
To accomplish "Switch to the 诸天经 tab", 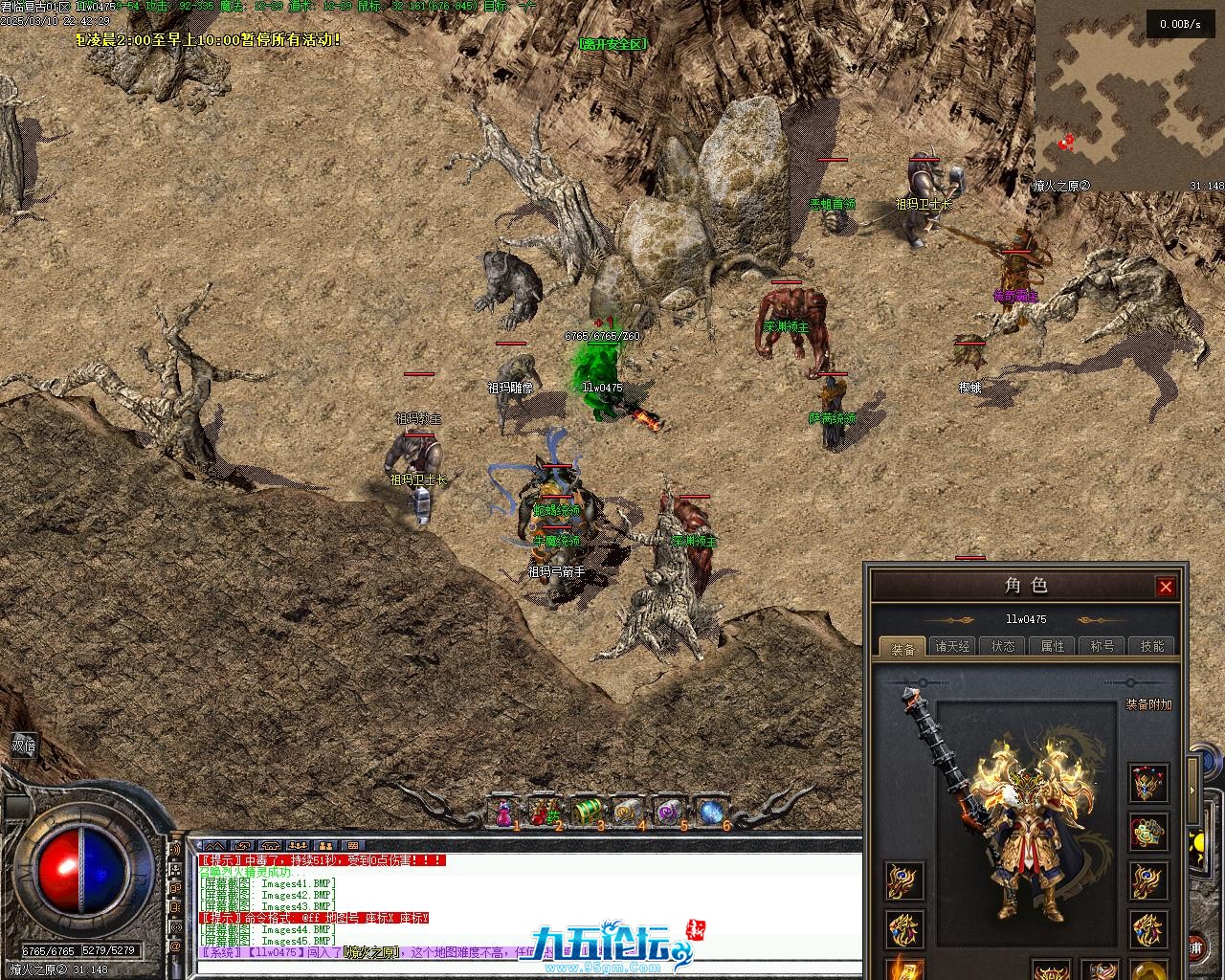I will pos(952,647).
